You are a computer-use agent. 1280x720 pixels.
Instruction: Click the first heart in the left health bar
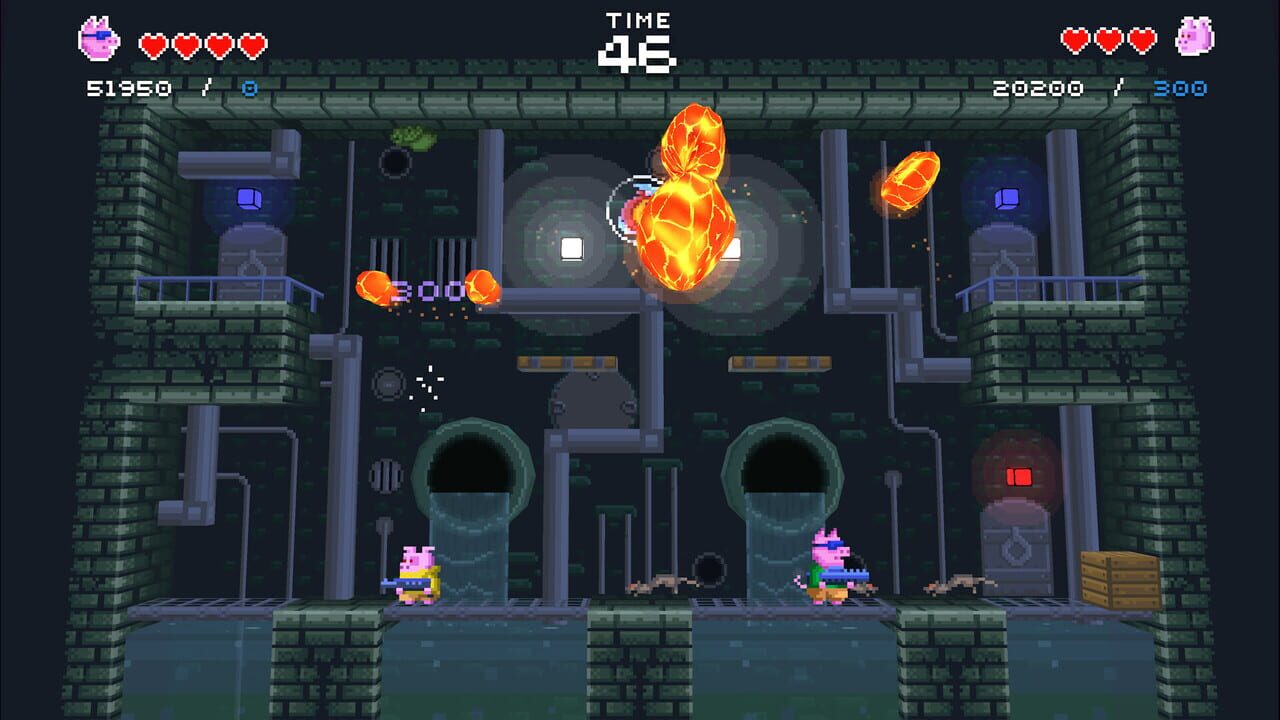[151, 42]
